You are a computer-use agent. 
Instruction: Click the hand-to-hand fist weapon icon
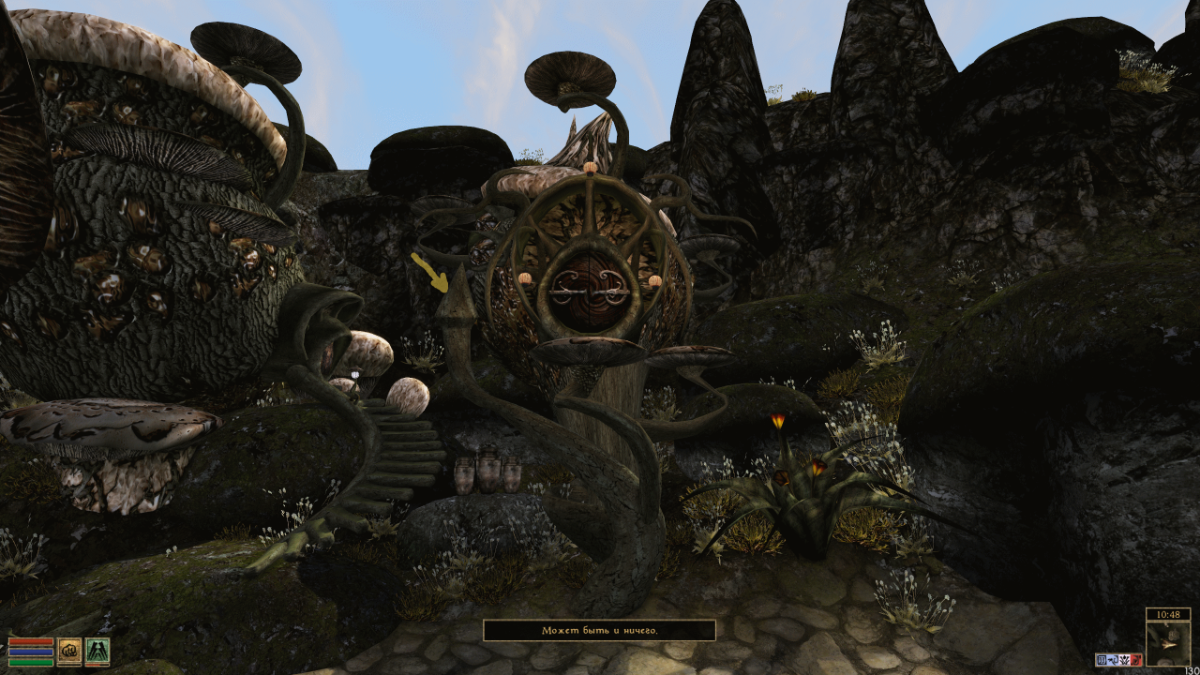69,652
